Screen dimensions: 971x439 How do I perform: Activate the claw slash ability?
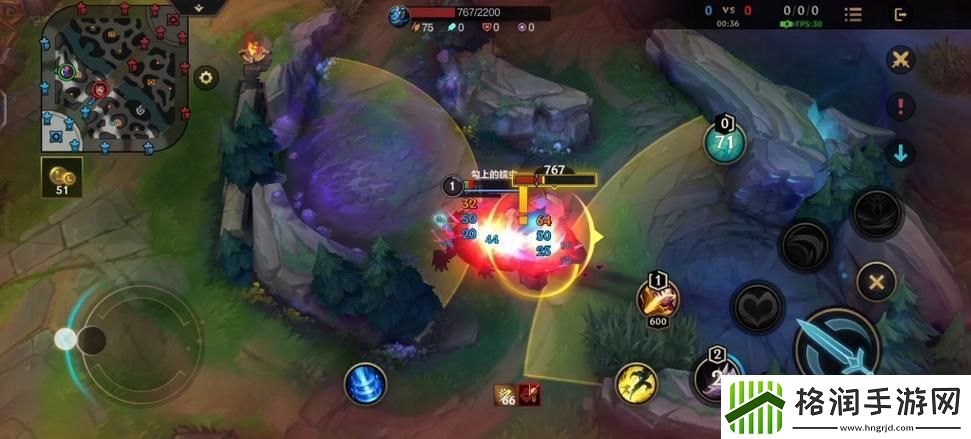click(805, 245)
